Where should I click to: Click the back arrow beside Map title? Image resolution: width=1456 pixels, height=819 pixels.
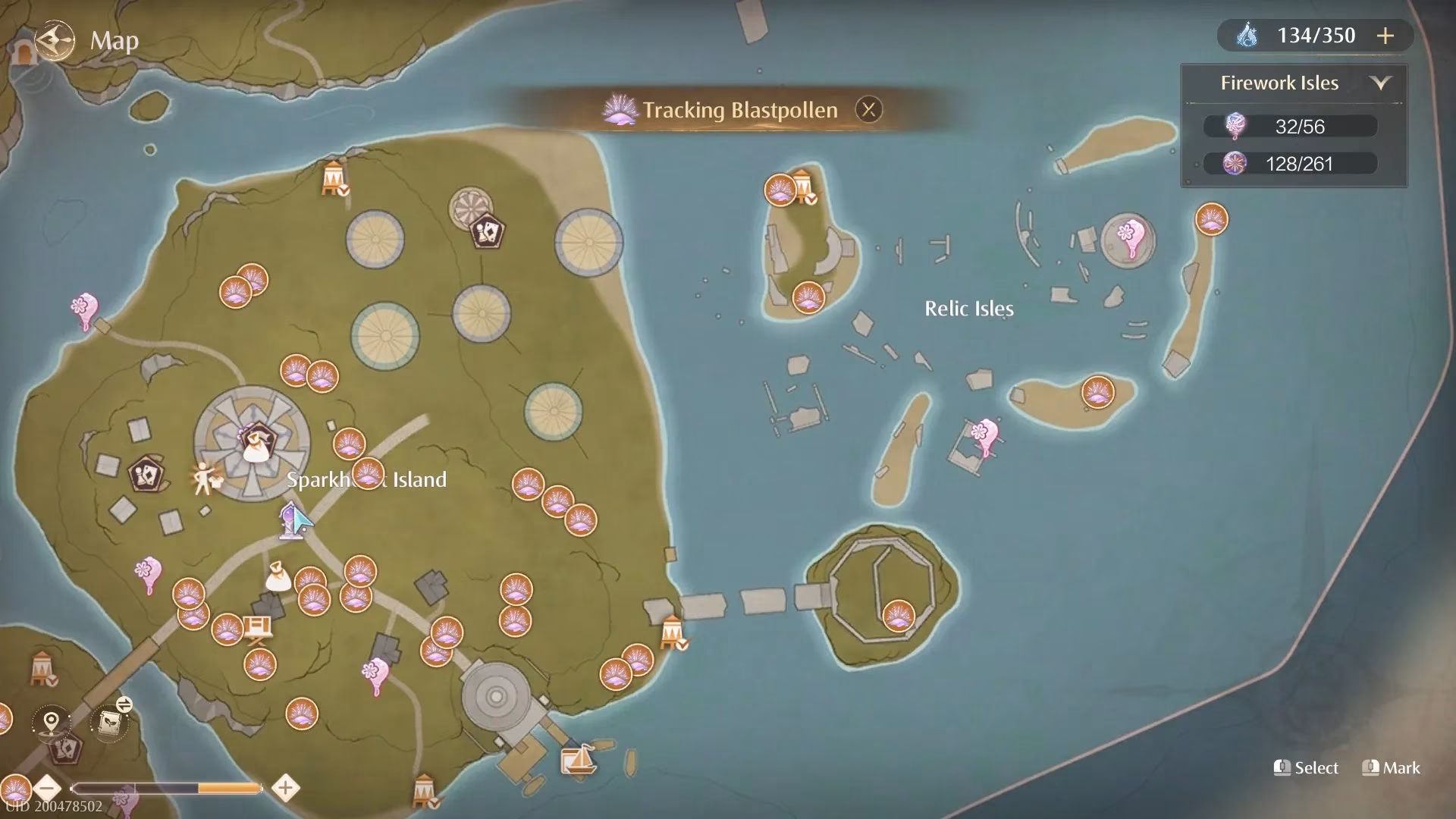(x=55, y=39)
